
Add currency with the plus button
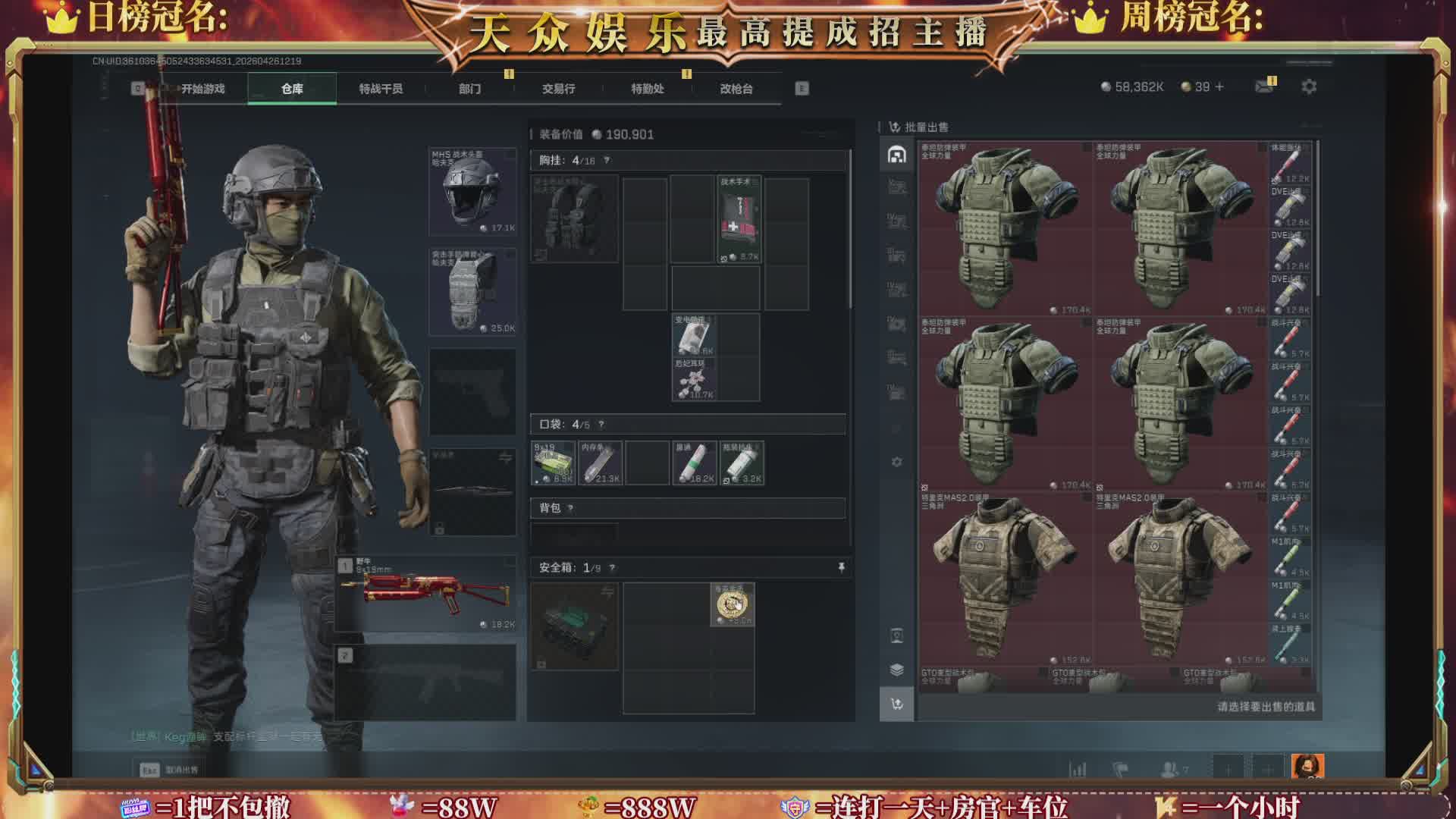coord(1219,87)
